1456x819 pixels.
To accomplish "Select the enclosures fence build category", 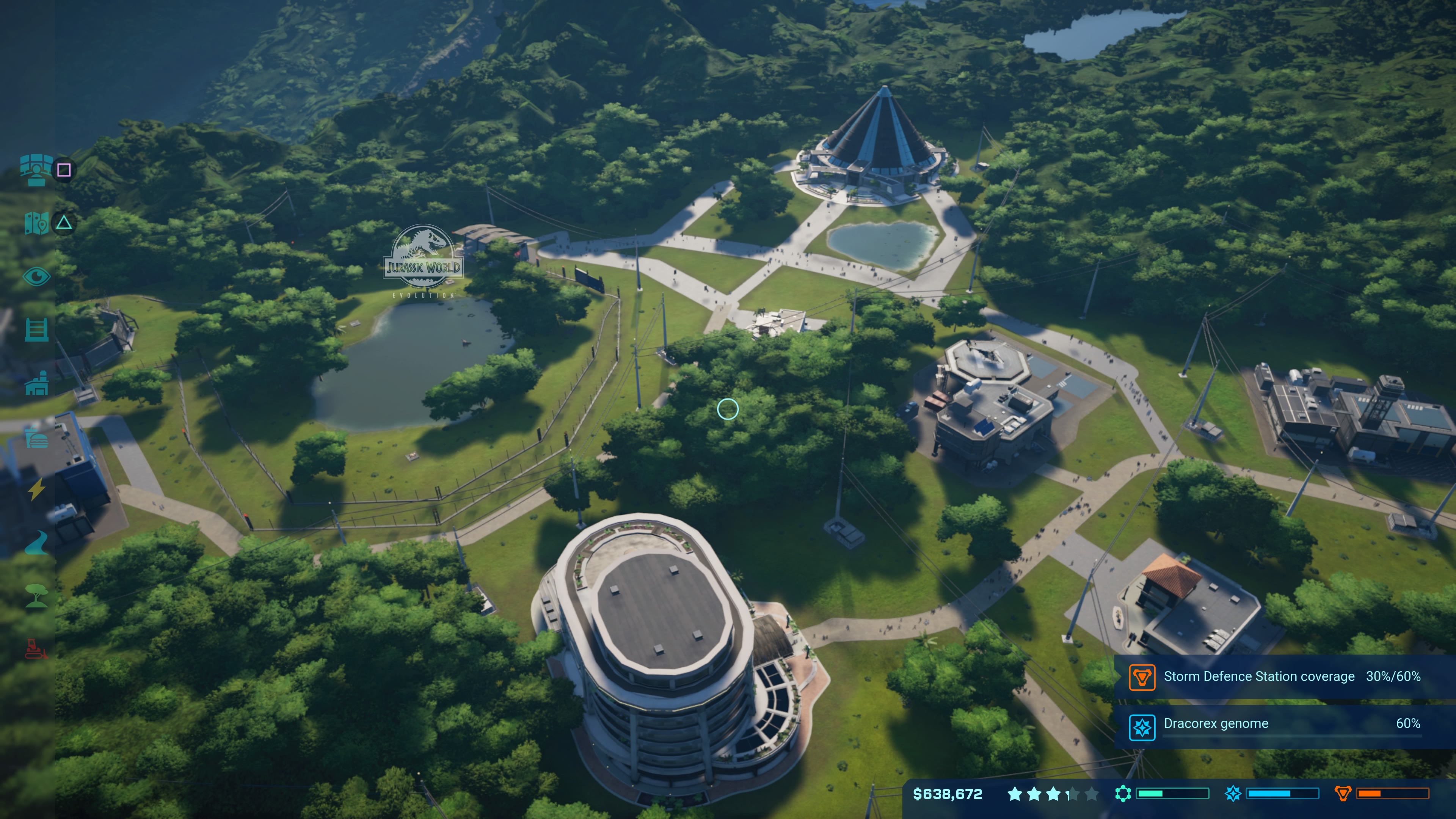I will (x=36, y=329).
